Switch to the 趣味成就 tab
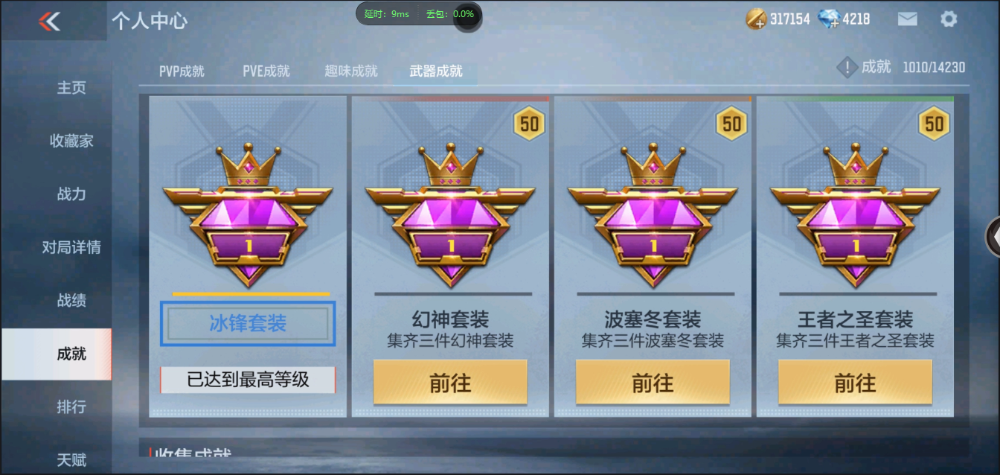Viewport: 1000px width, 475px height. point(351,71)
